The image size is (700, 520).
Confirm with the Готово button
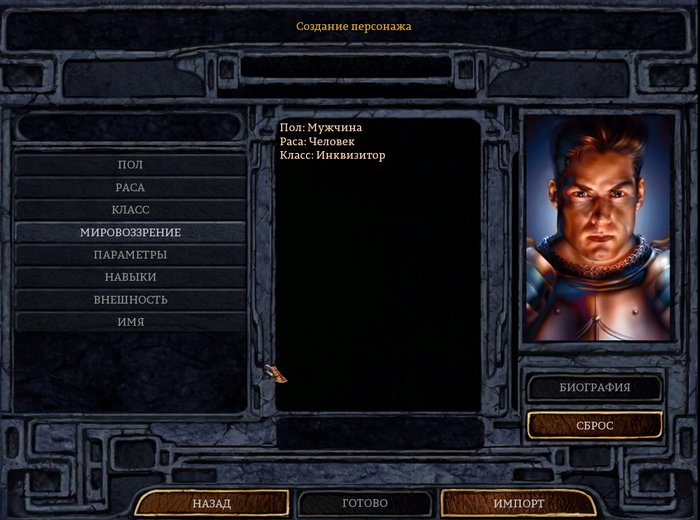[x=363, y=503]
